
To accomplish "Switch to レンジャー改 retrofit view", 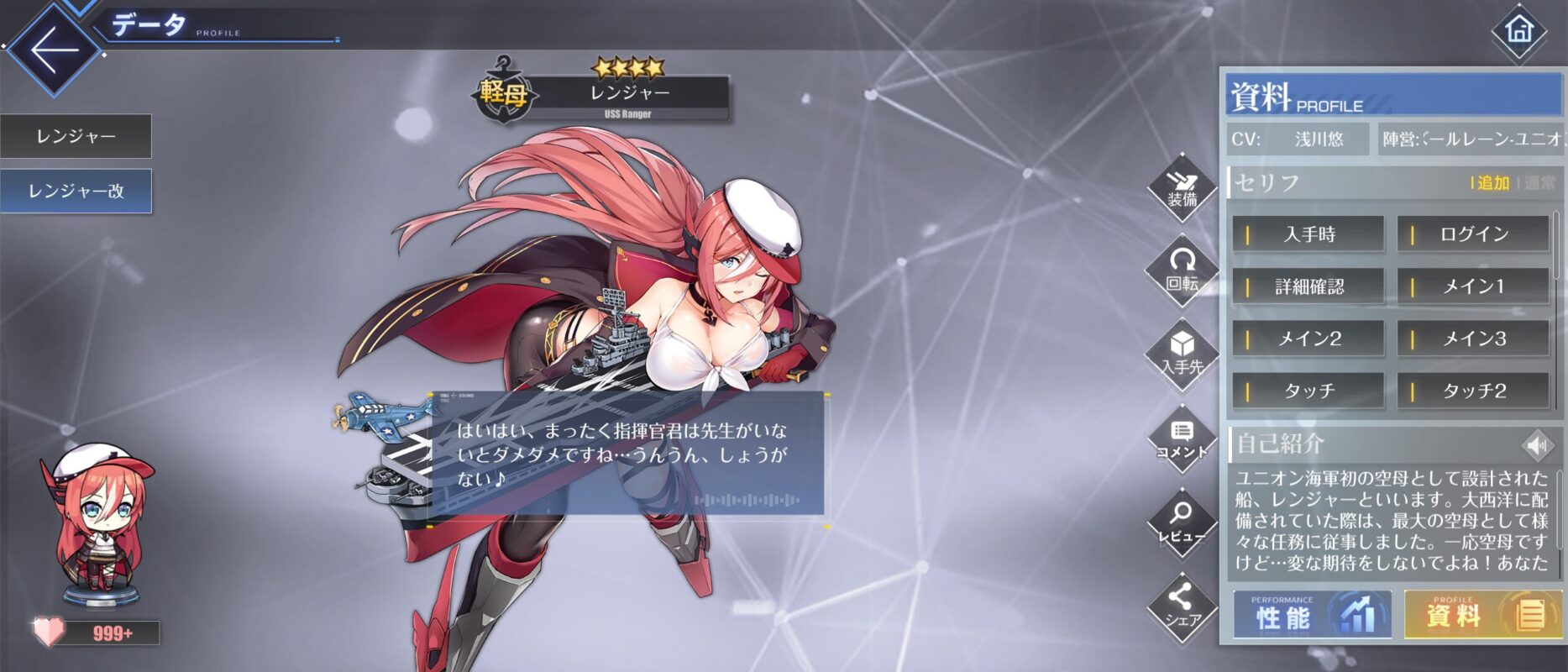I will tap(76, 192).
